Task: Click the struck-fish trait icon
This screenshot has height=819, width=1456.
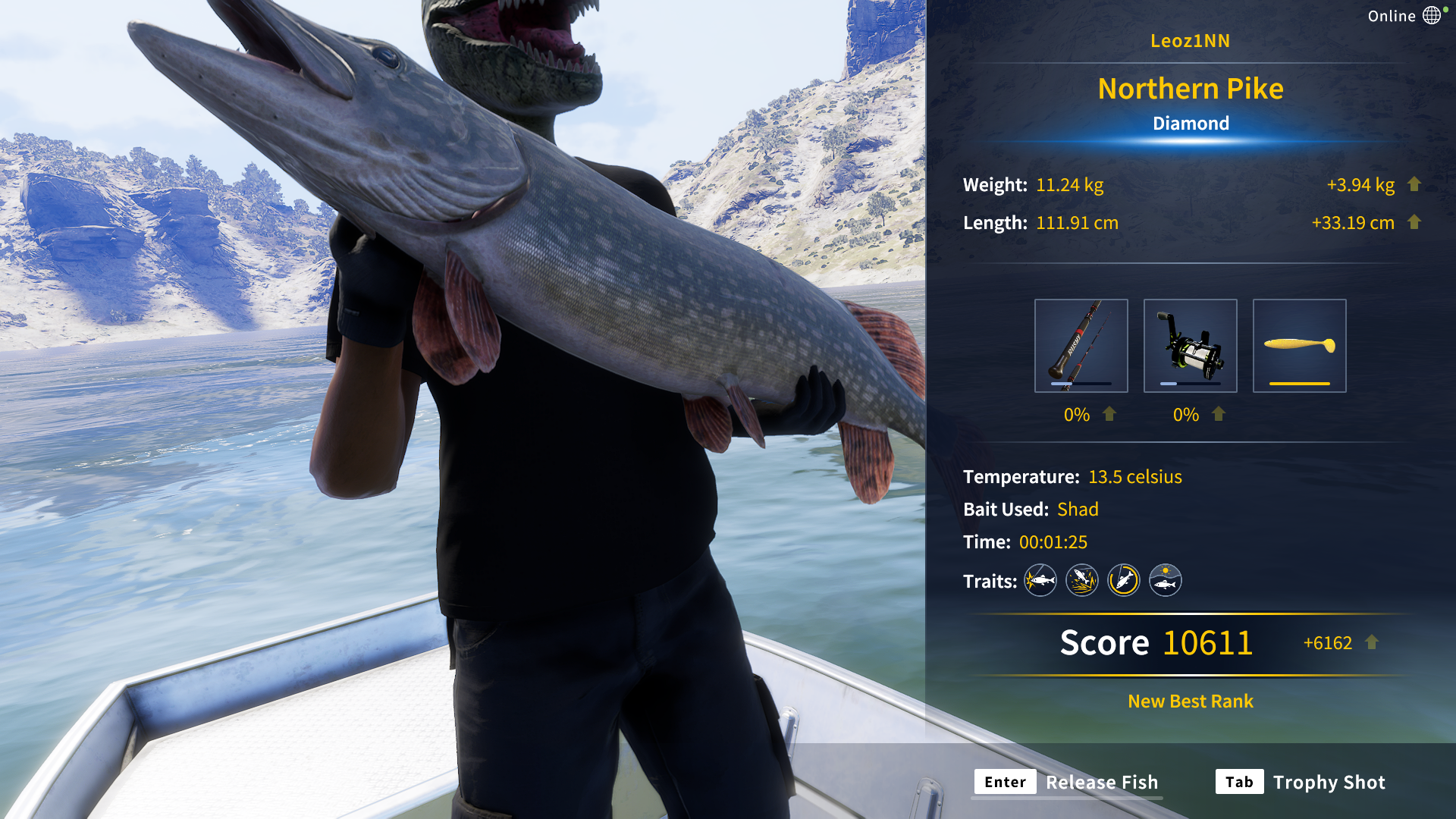Action: [1040, 580]
